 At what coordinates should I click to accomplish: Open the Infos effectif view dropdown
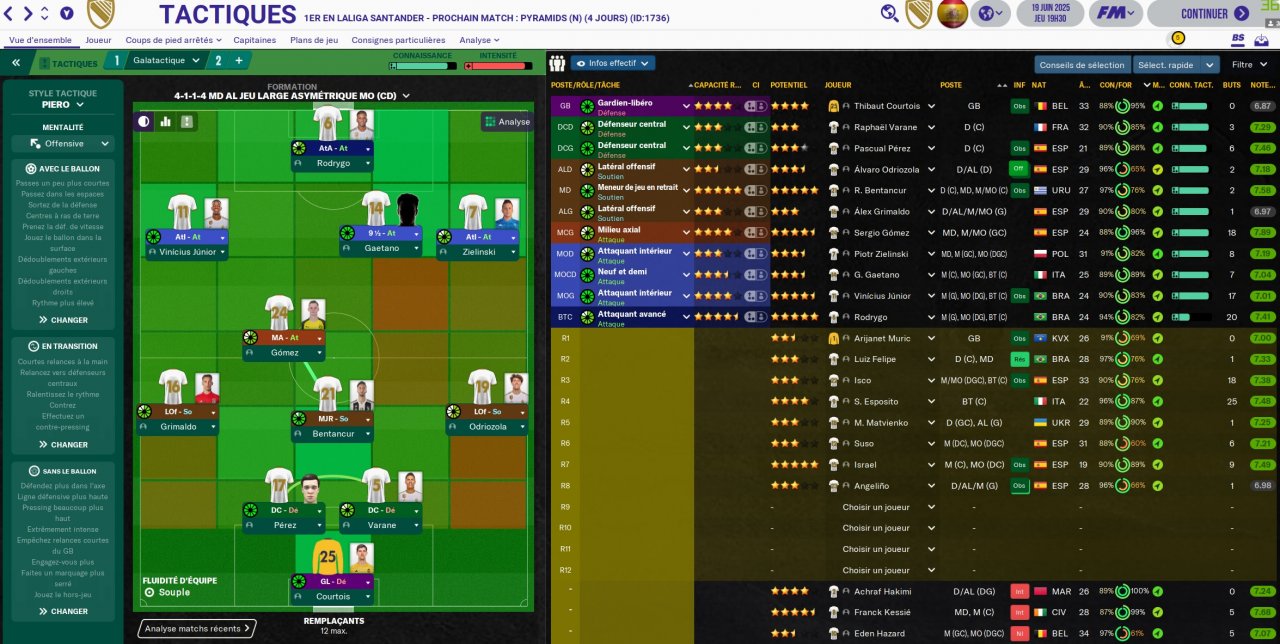click(612, 63)
